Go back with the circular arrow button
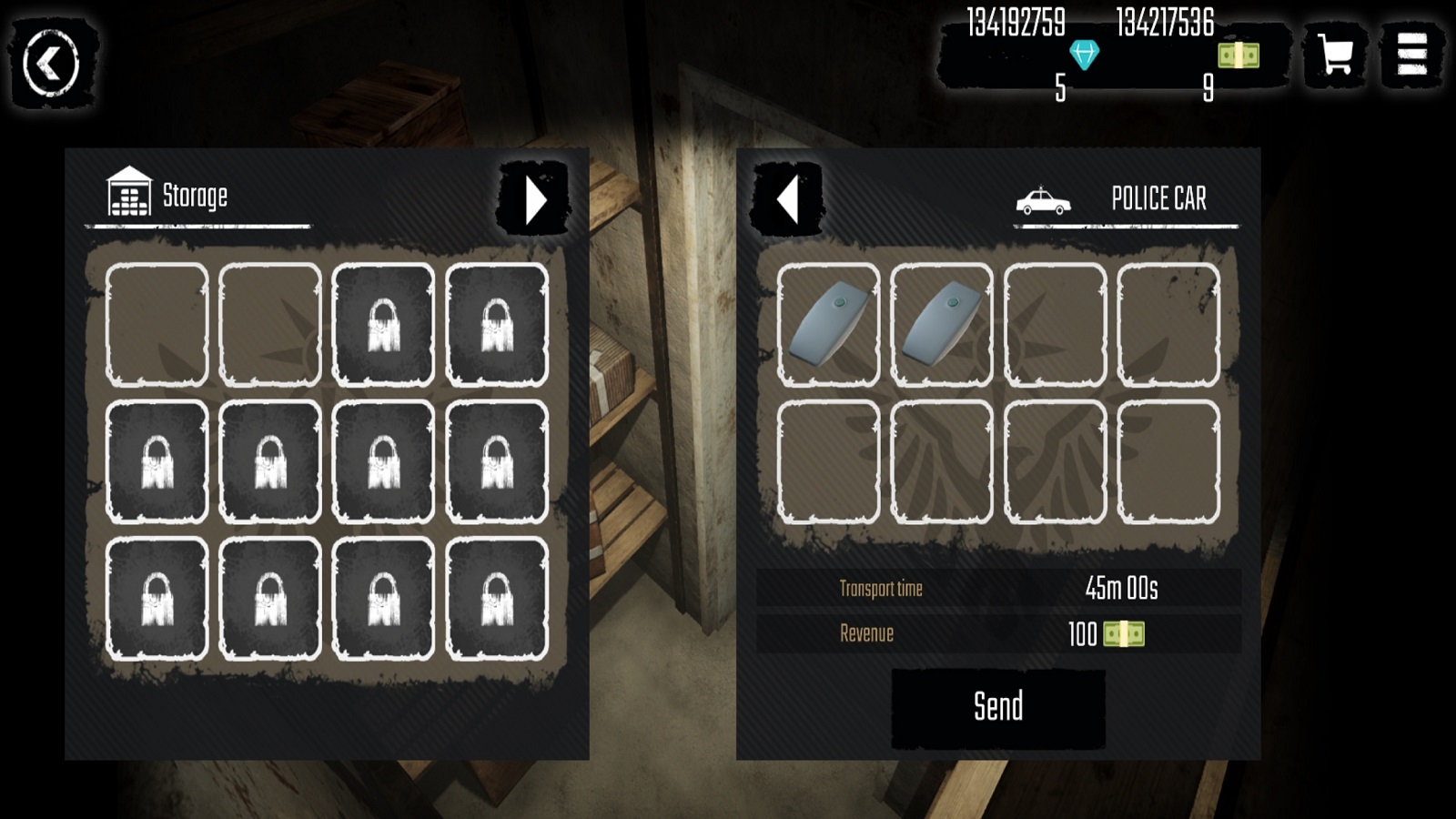 (x=52, y=64)
